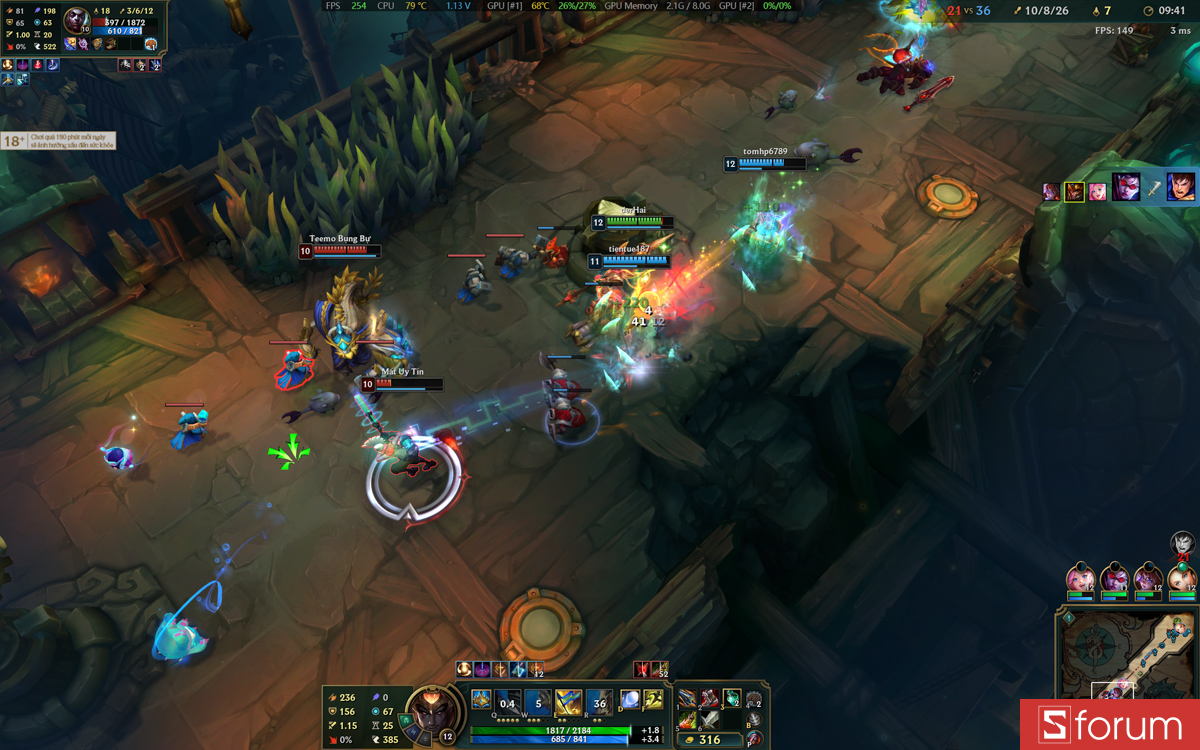Trigger the R ultimate ability icon
Viewport: 1200px width, 750px height.
click(599, 701)
